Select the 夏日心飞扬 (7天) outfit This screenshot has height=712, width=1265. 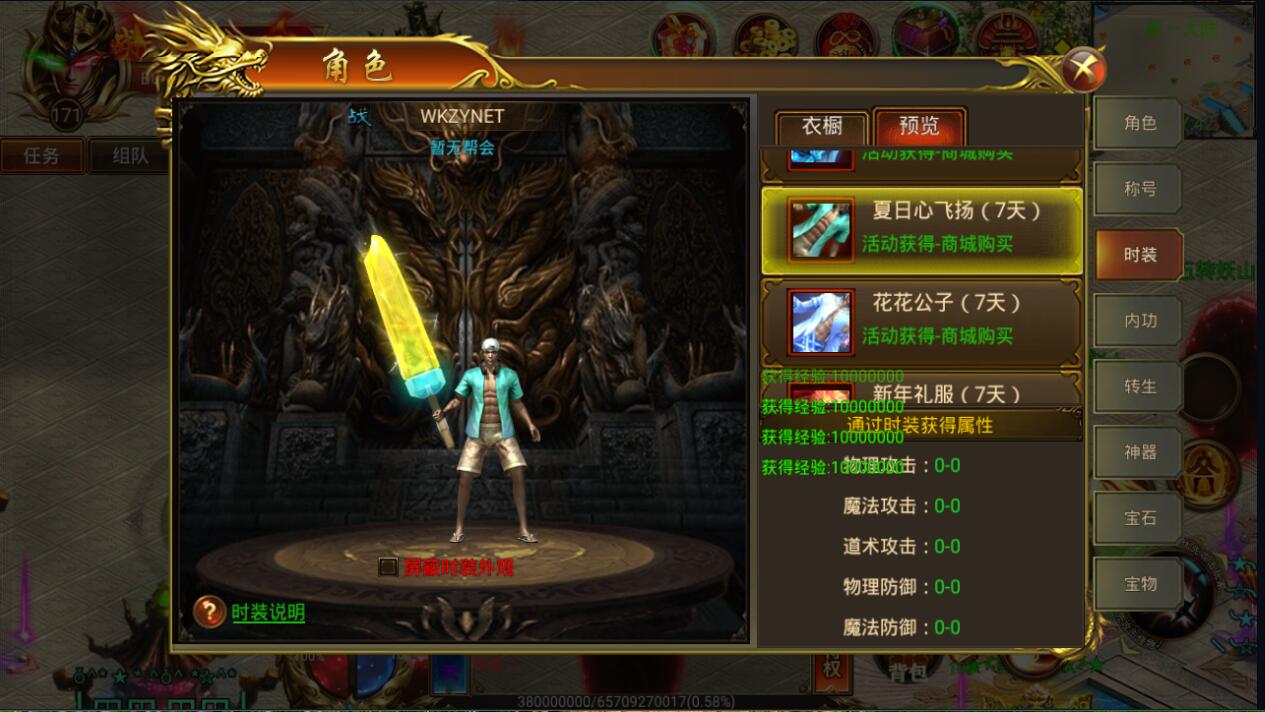(x=921, y=230)
